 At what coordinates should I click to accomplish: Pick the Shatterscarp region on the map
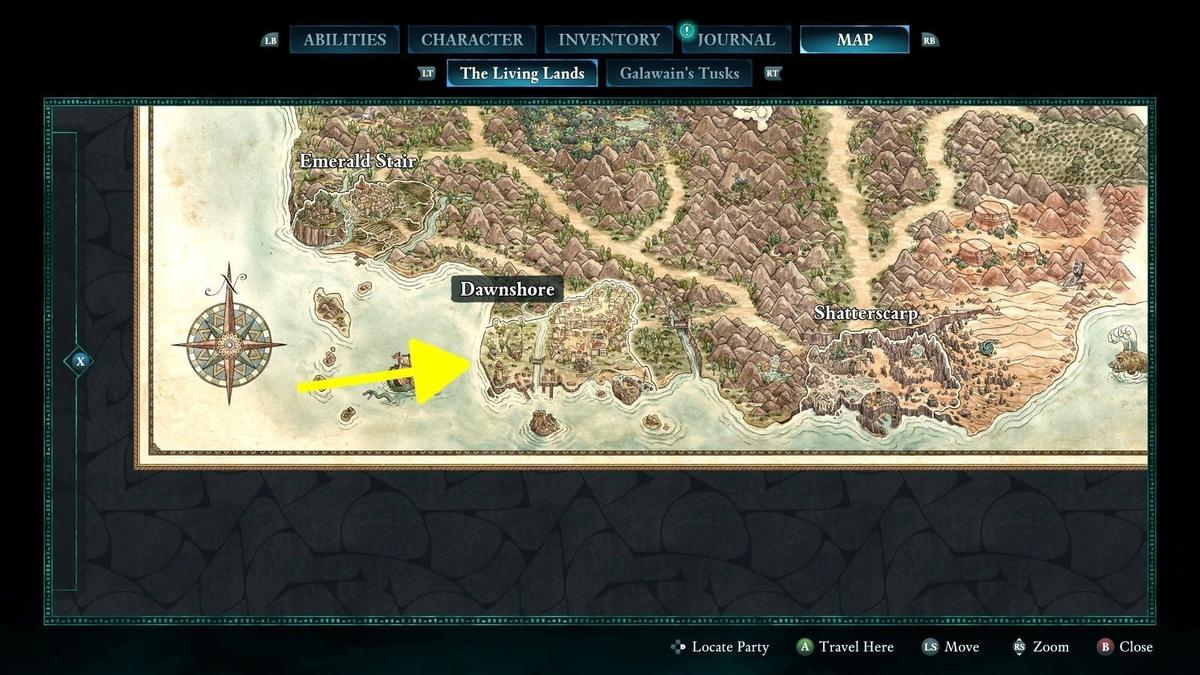point(866,313)
